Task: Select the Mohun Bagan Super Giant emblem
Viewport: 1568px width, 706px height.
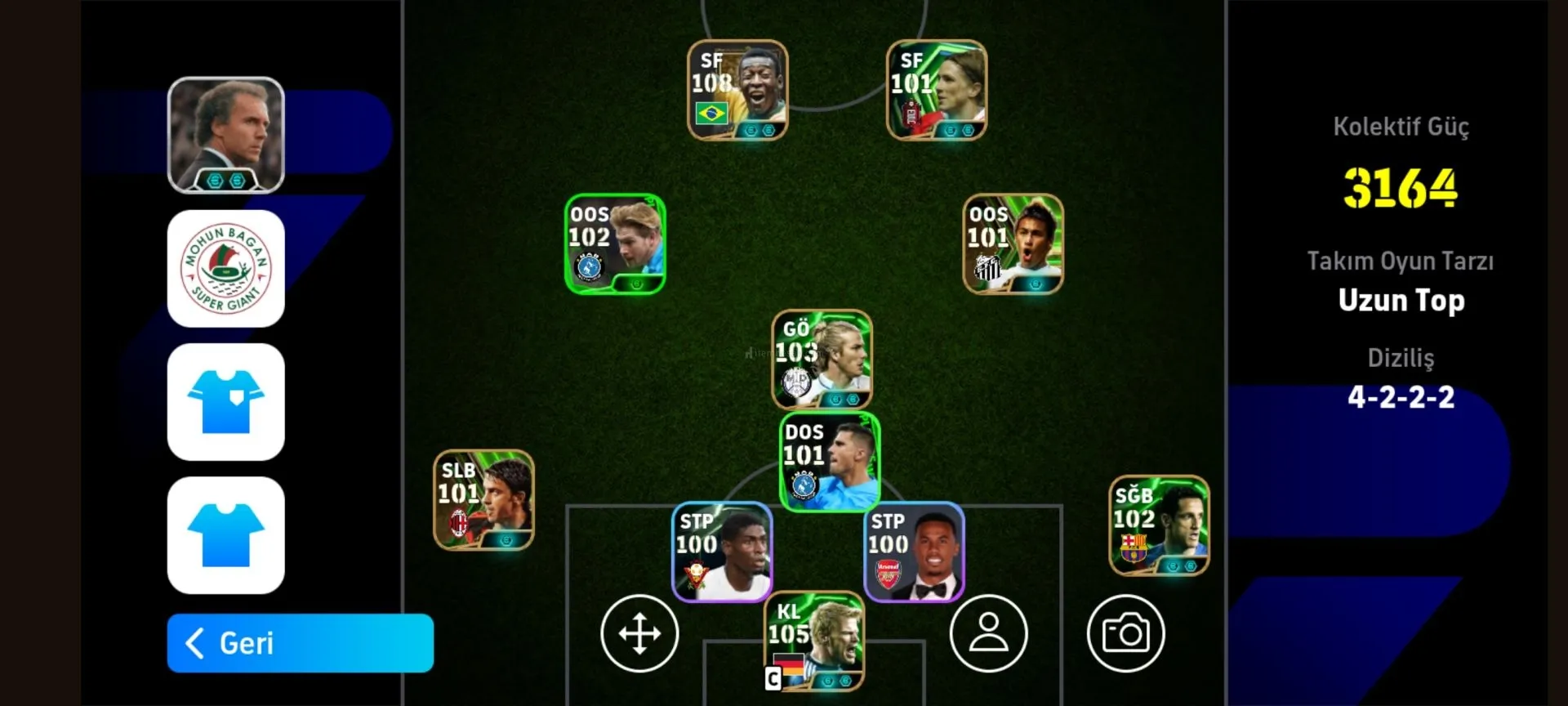Action: (226, 269)
